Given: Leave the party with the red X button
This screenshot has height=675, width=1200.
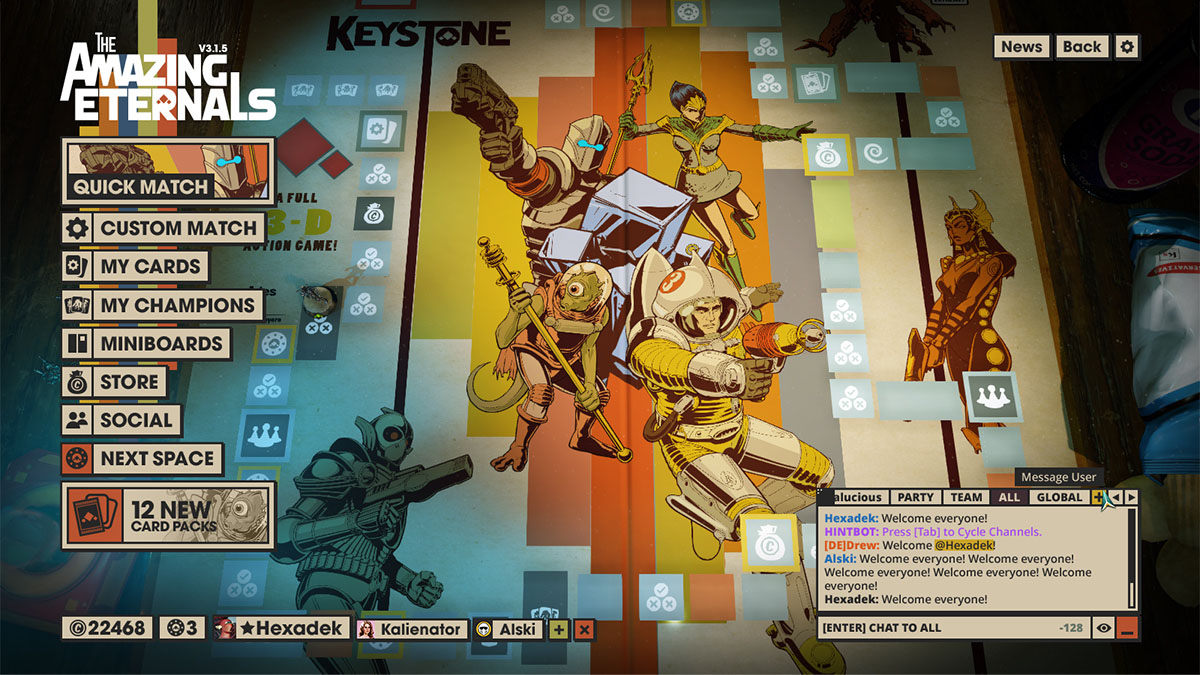Looking at the screenshot, I should tap(584, 629).
